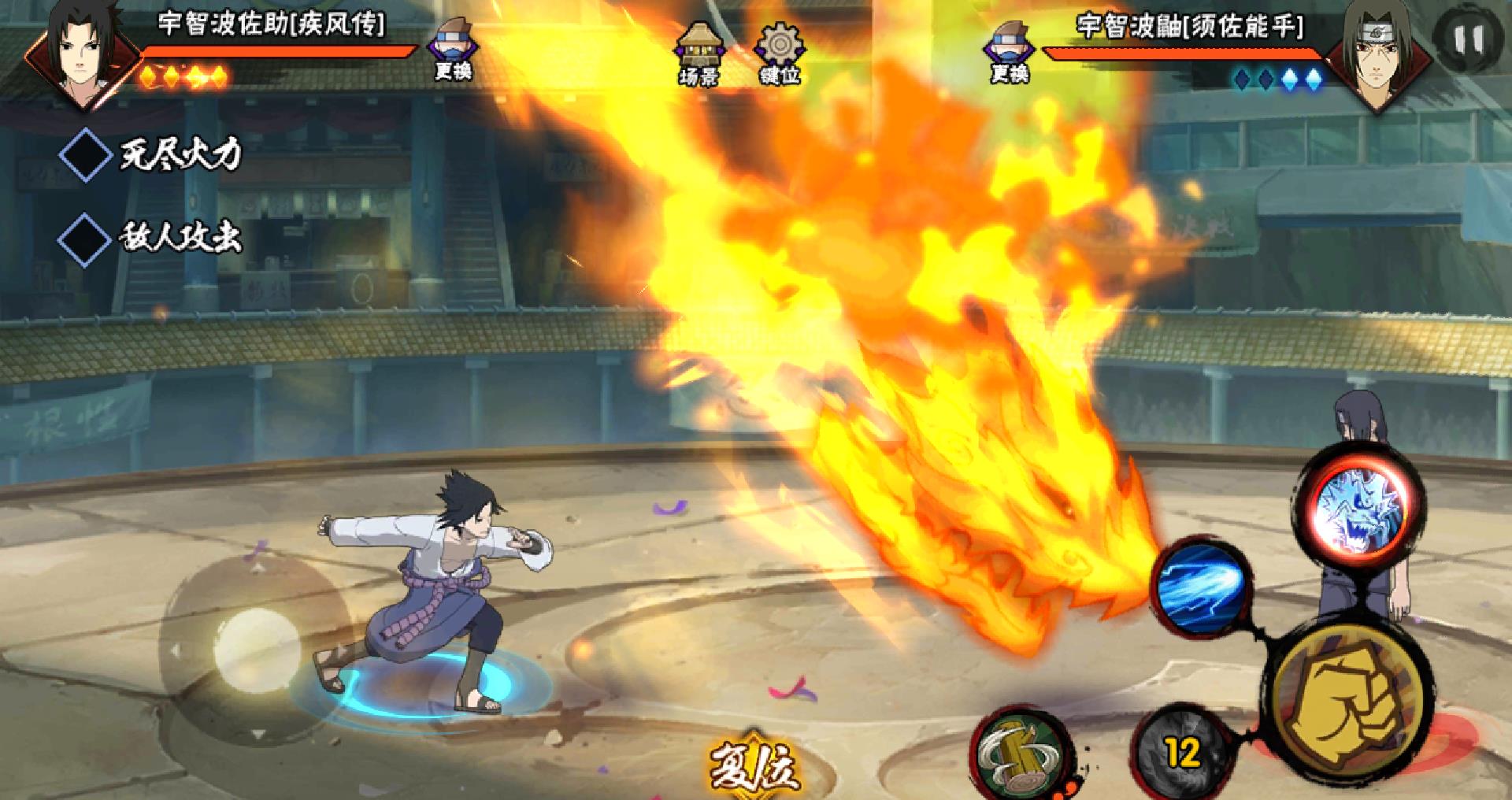Tap the 复位 reset button

click(x=753, y=764)
